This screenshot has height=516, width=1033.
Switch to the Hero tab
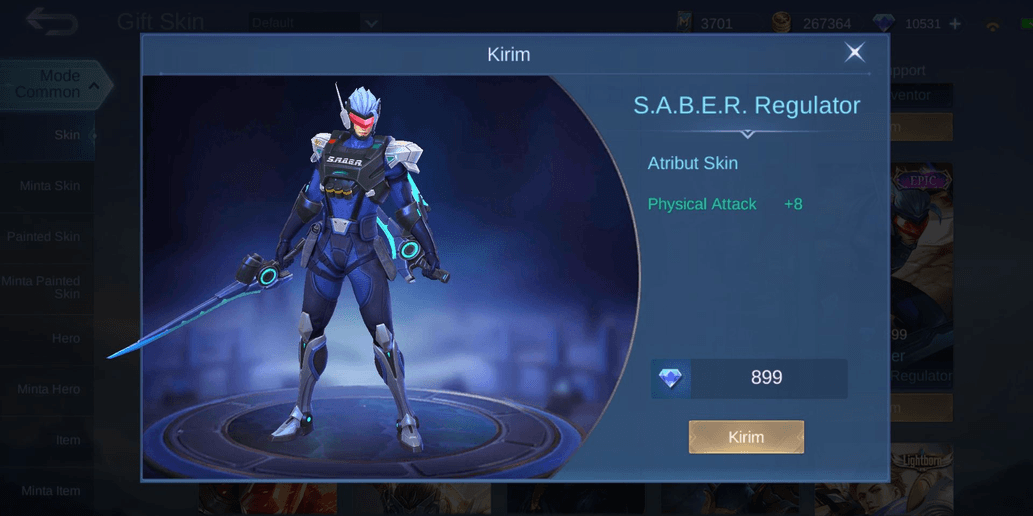click(x=65, y=339)
